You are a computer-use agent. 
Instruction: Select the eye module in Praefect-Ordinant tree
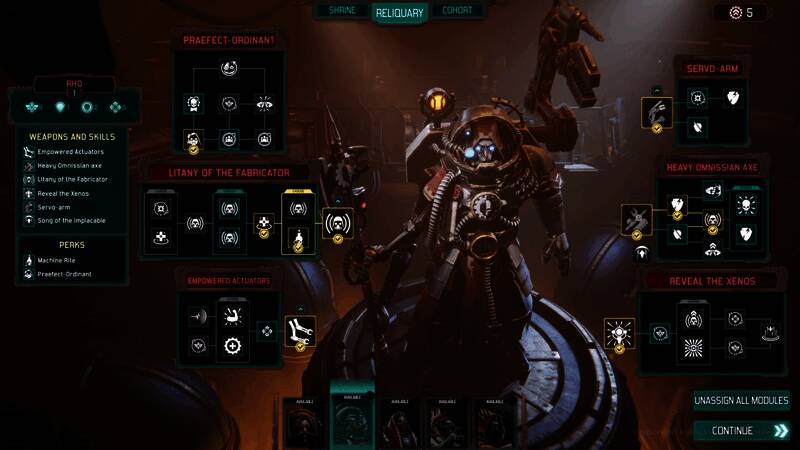(x=264, y=103)
